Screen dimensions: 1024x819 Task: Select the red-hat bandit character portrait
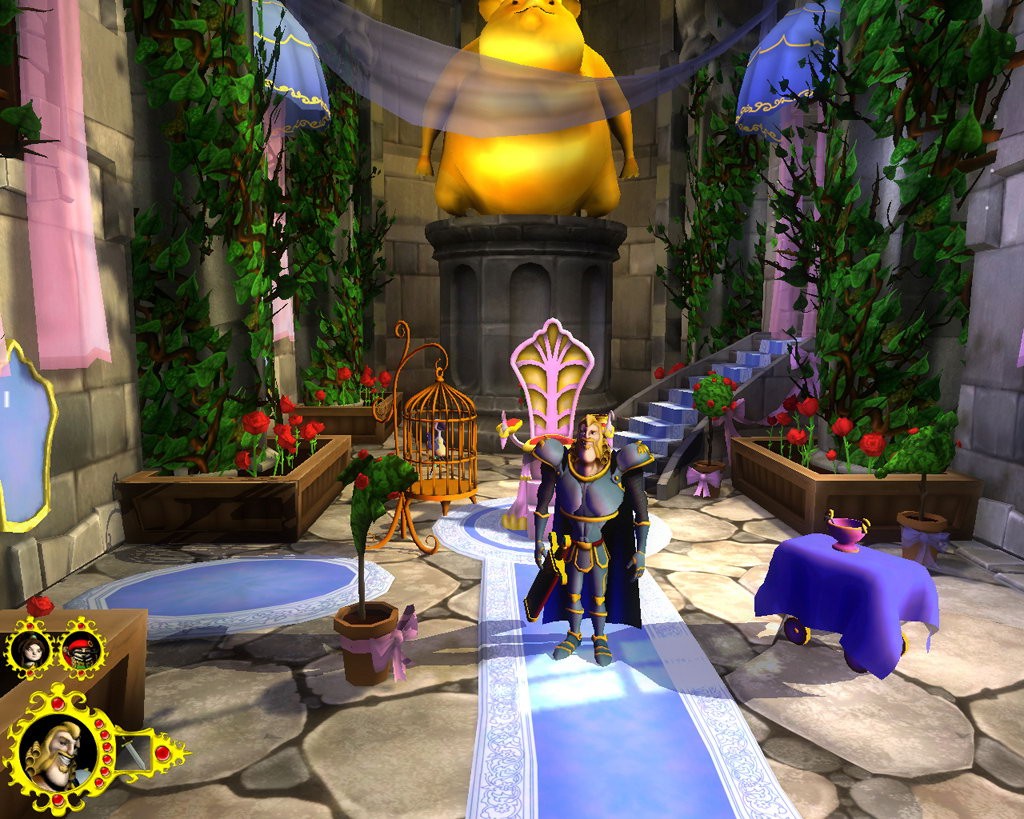click(x=80, y=650)
